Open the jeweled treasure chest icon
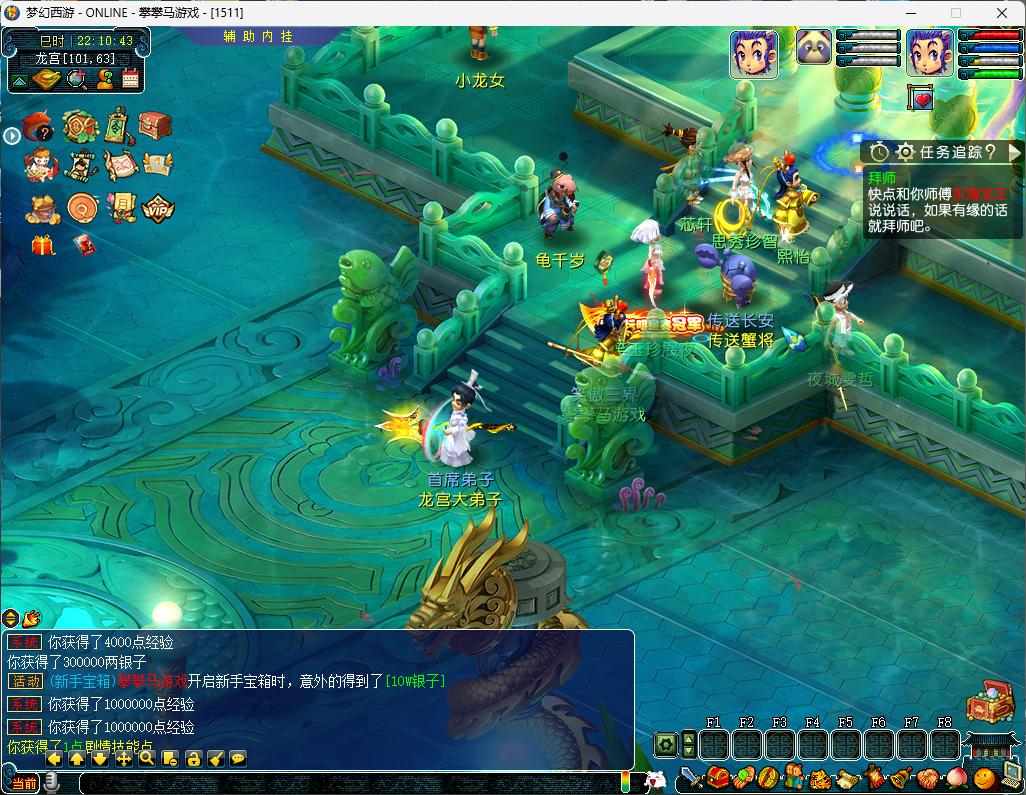This screenshot has width=1026, height=795. point(989,701)
